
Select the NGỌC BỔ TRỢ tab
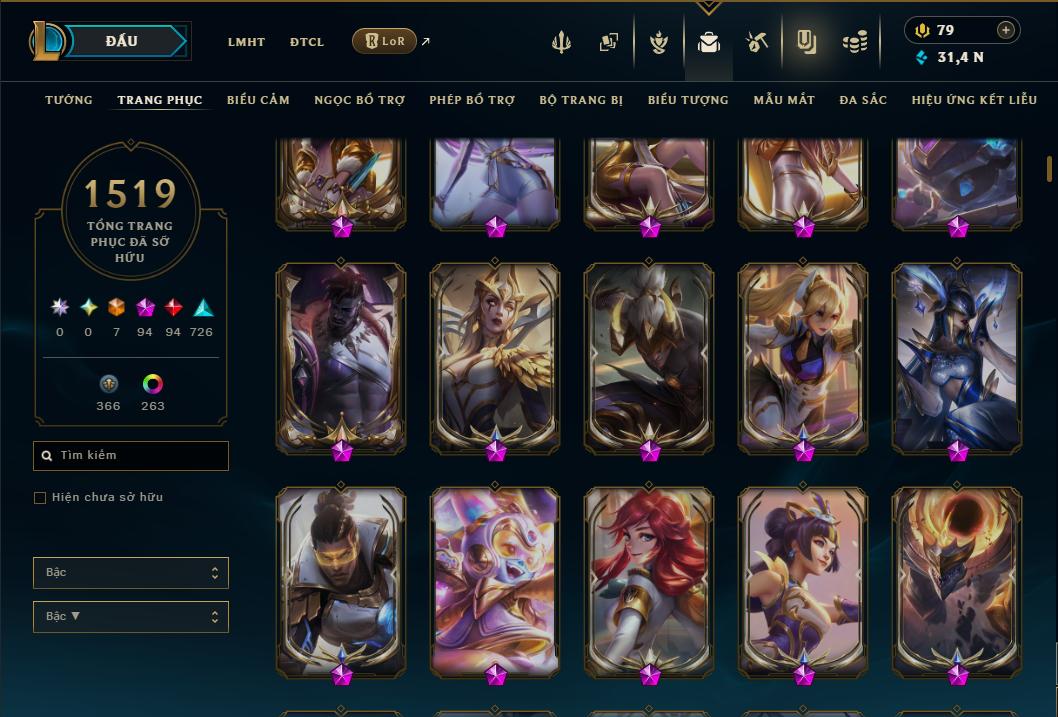click(x=359, y=100)
